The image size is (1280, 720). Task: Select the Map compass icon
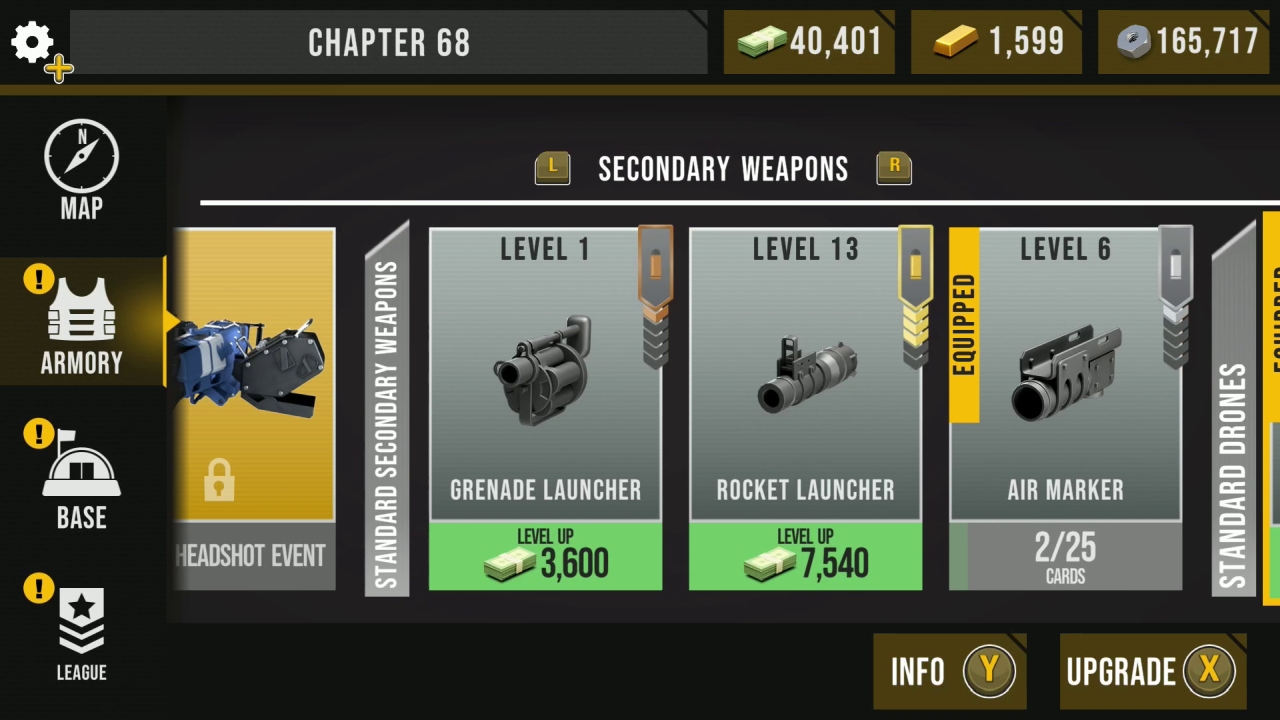pyautogui.click(x=80, y=157)
